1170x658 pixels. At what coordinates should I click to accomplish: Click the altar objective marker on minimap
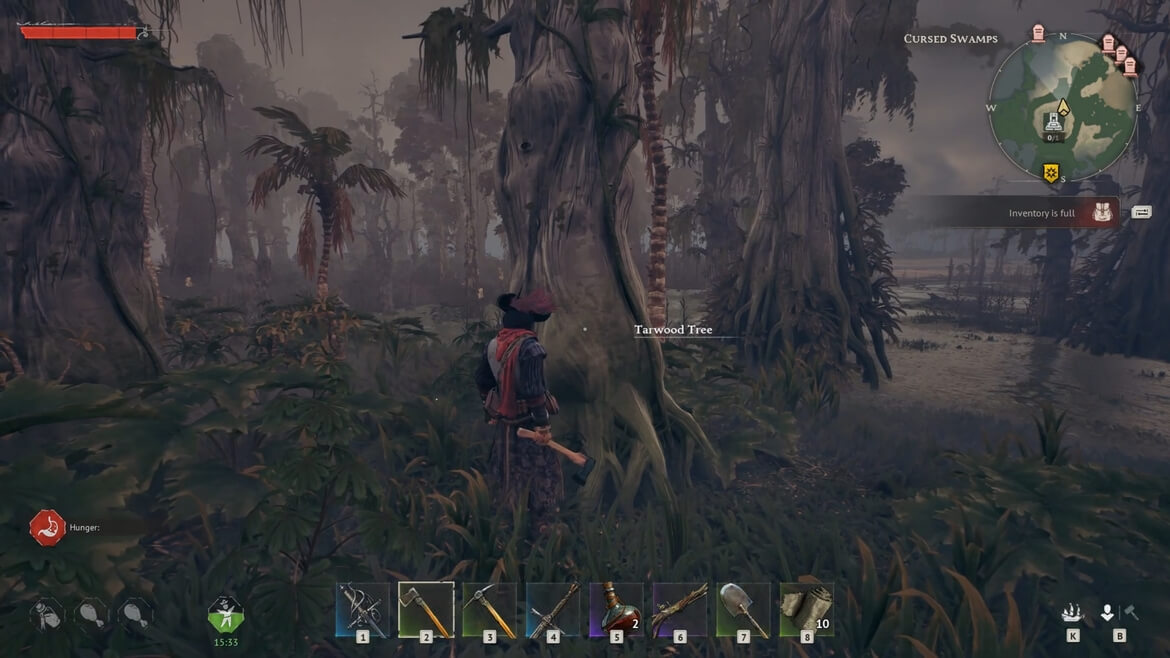click(x=1053, y=124)
